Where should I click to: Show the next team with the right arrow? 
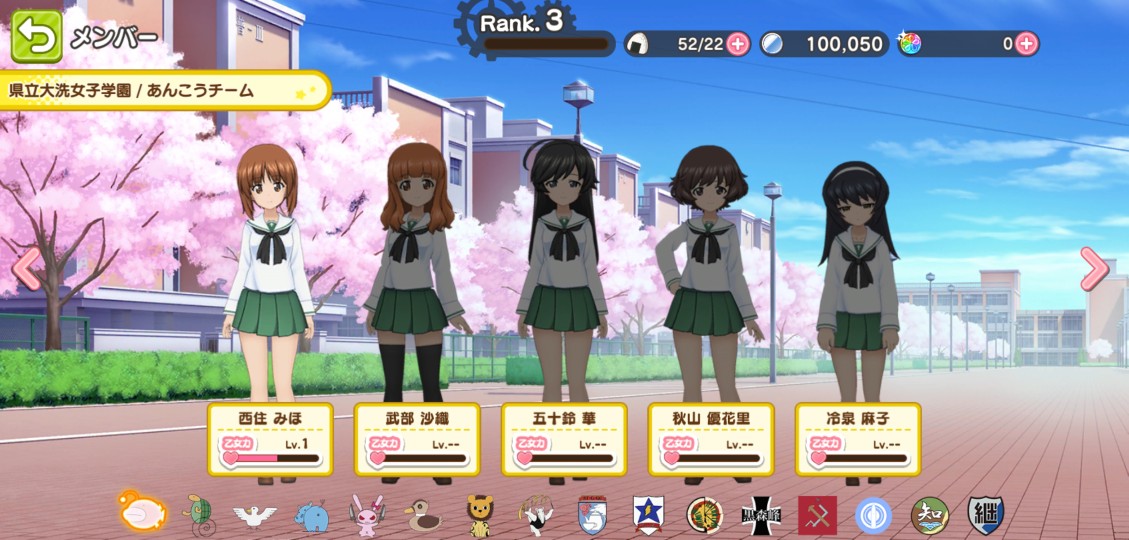tap(1094, 268)
